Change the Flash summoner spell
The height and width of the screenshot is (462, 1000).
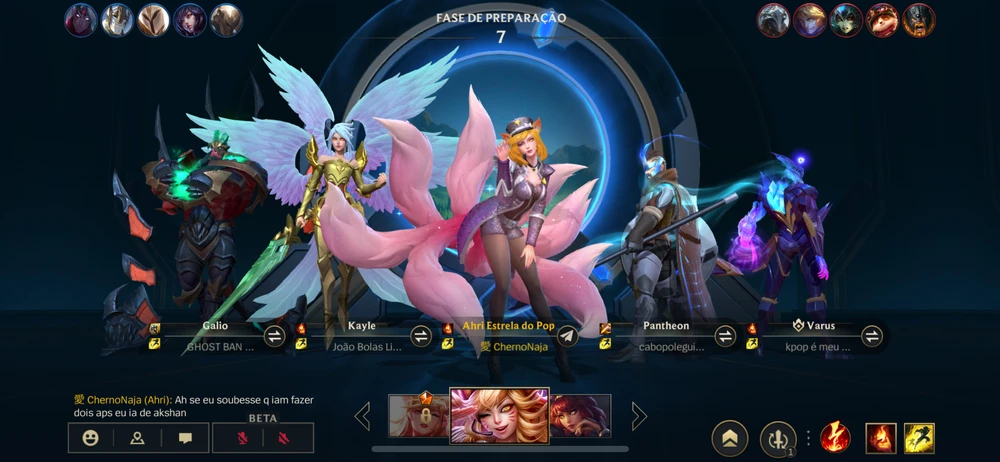click(x=919, y=438)
